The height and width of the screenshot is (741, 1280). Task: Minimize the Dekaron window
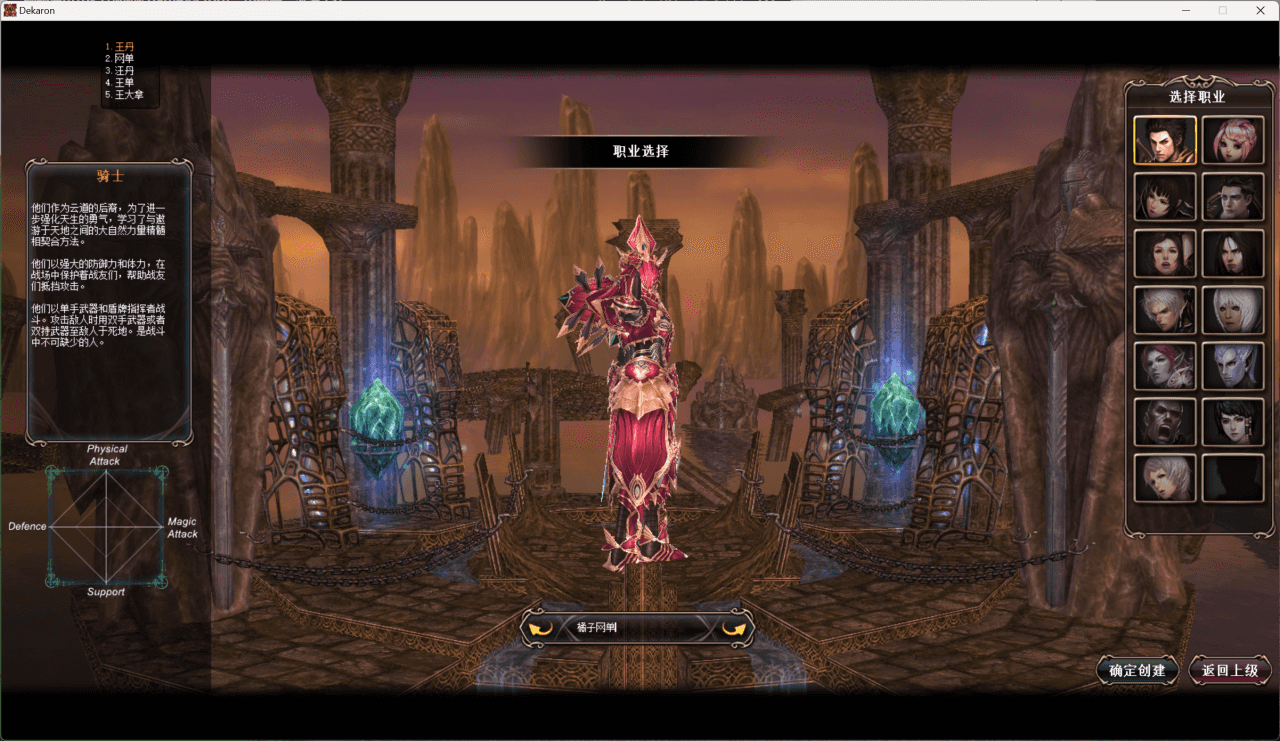[x=1187, y=10]
